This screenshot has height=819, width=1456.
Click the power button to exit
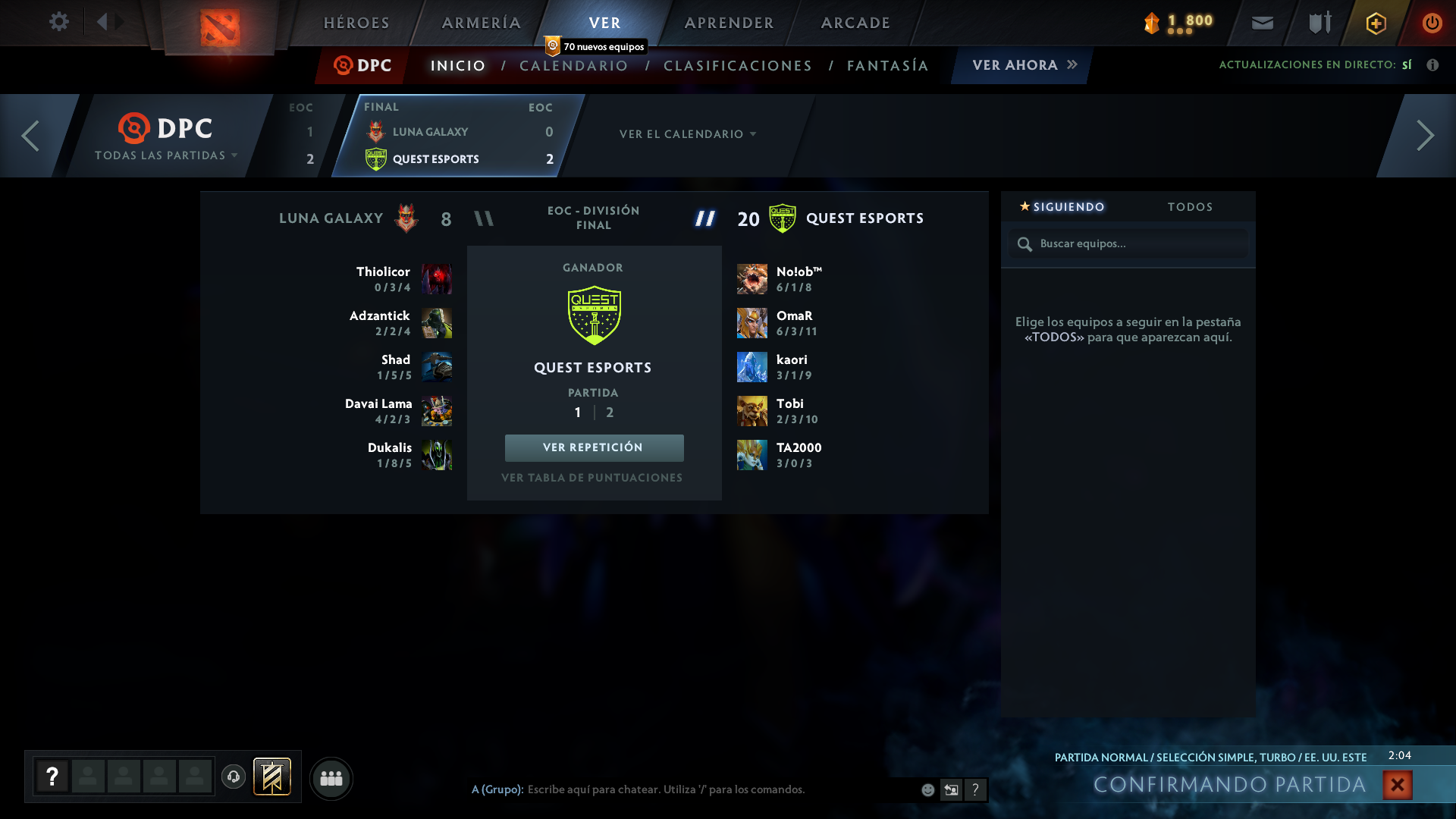pos(1432,23)
